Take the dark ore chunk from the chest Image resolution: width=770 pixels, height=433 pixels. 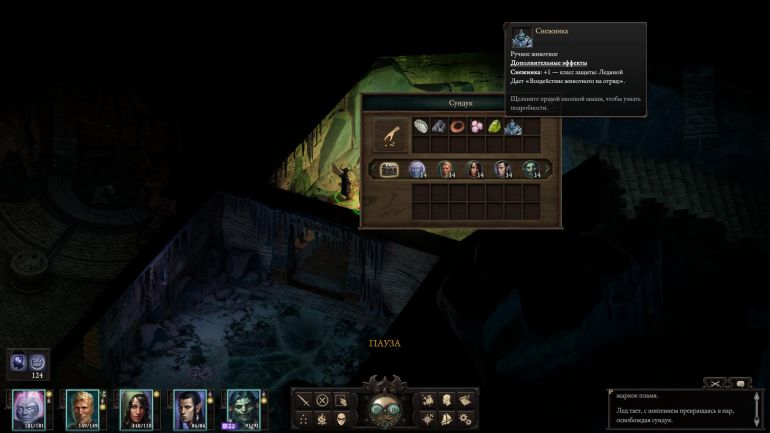(x=440, y=127)
